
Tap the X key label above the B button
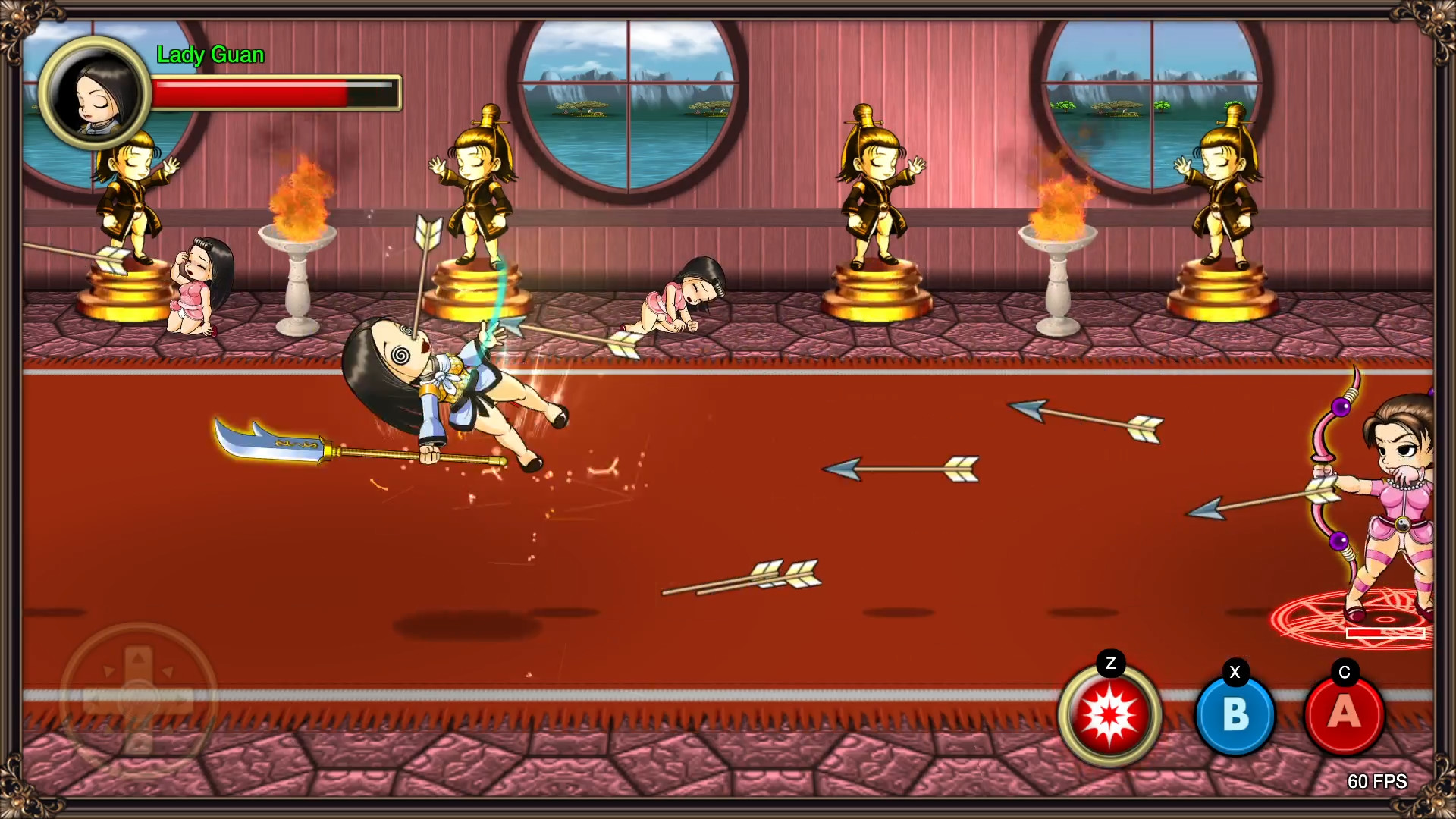coord(1234,670)
